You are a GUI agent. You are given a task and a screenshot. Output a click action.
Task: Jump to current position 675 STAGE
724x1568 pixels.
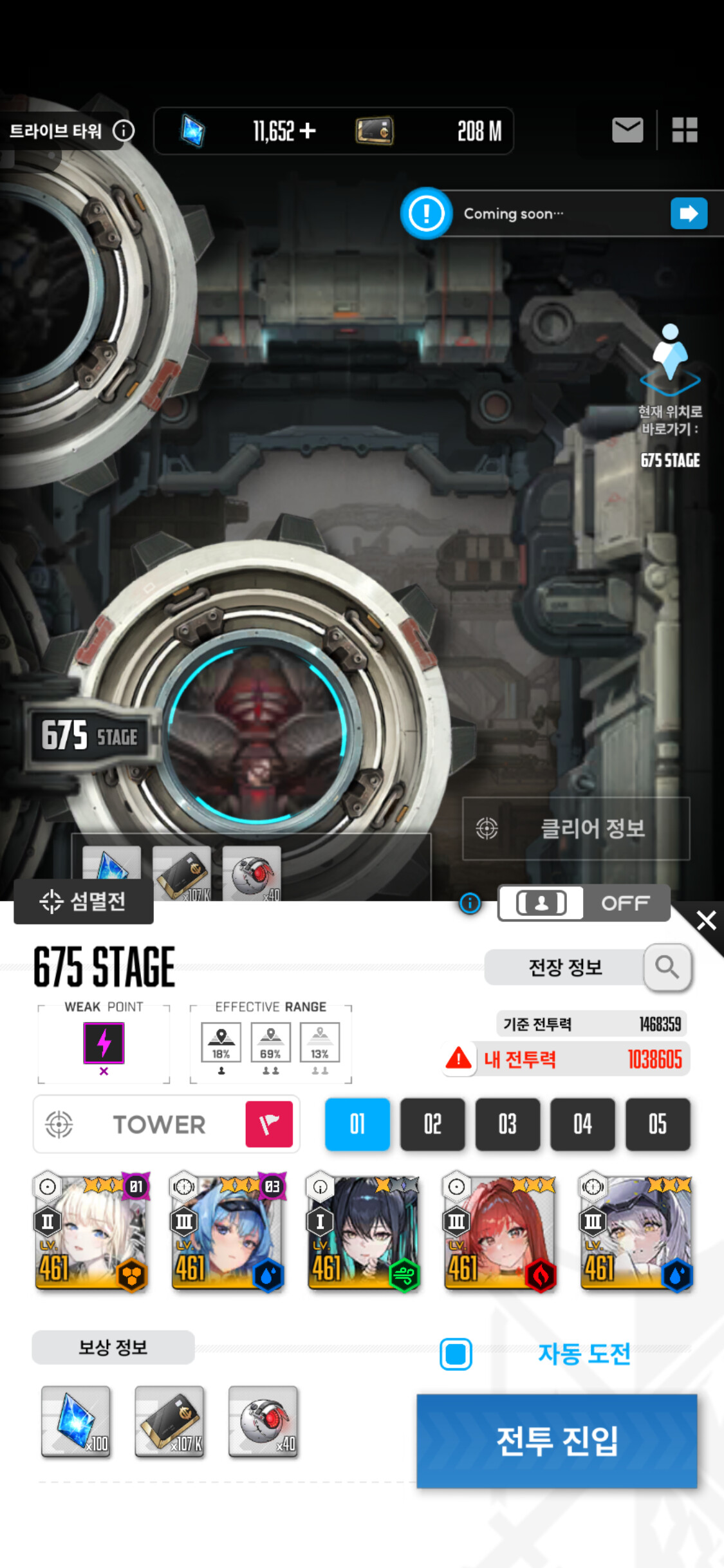tap(670, 394)
